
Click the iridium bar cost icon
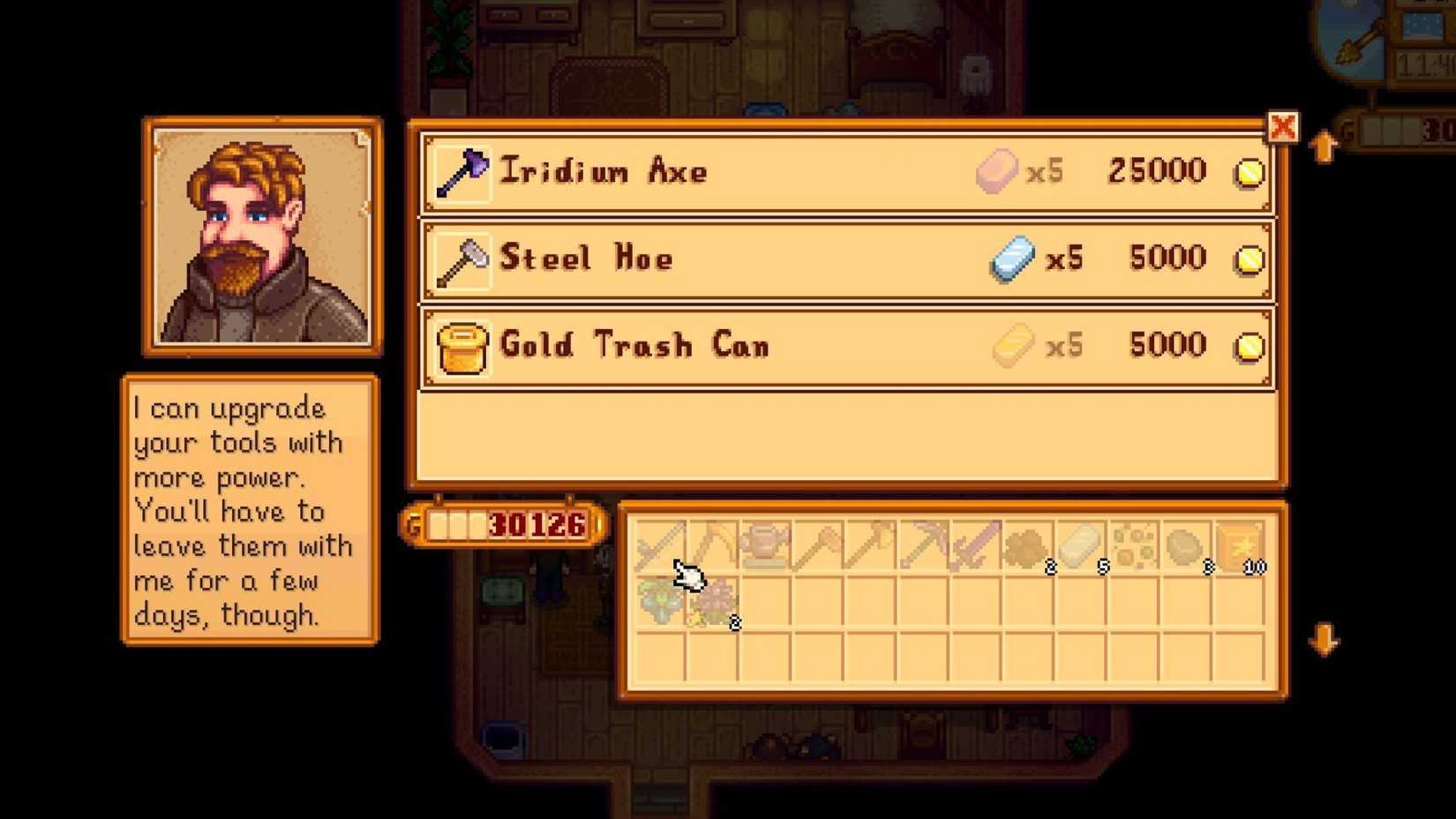pos(995,170)
